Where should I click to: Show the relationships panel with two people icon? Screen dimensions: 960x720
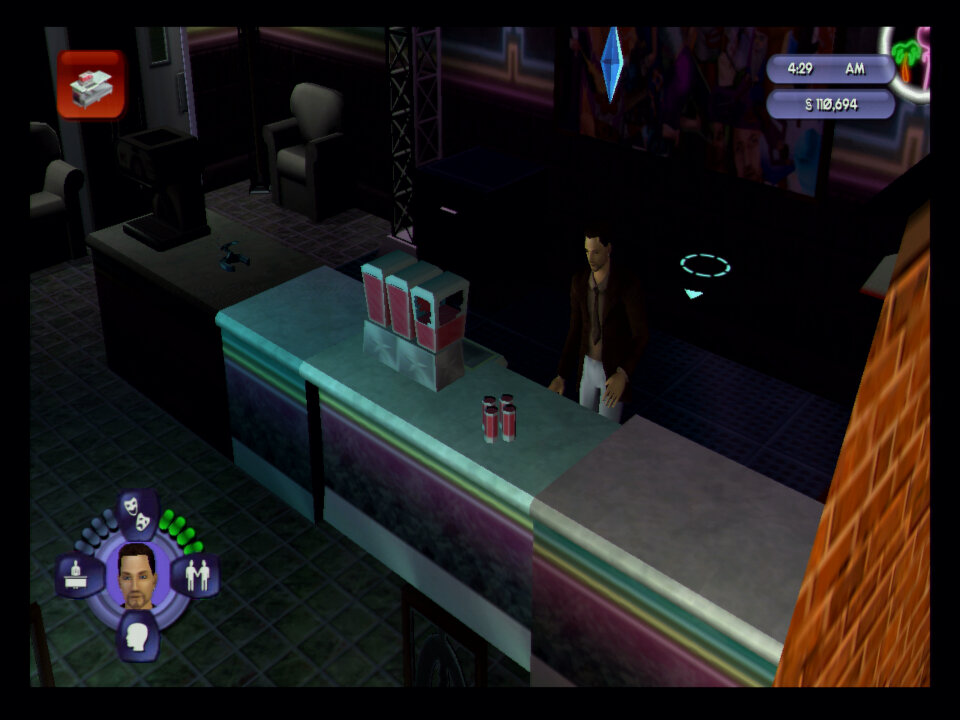(x=195, y=576)
